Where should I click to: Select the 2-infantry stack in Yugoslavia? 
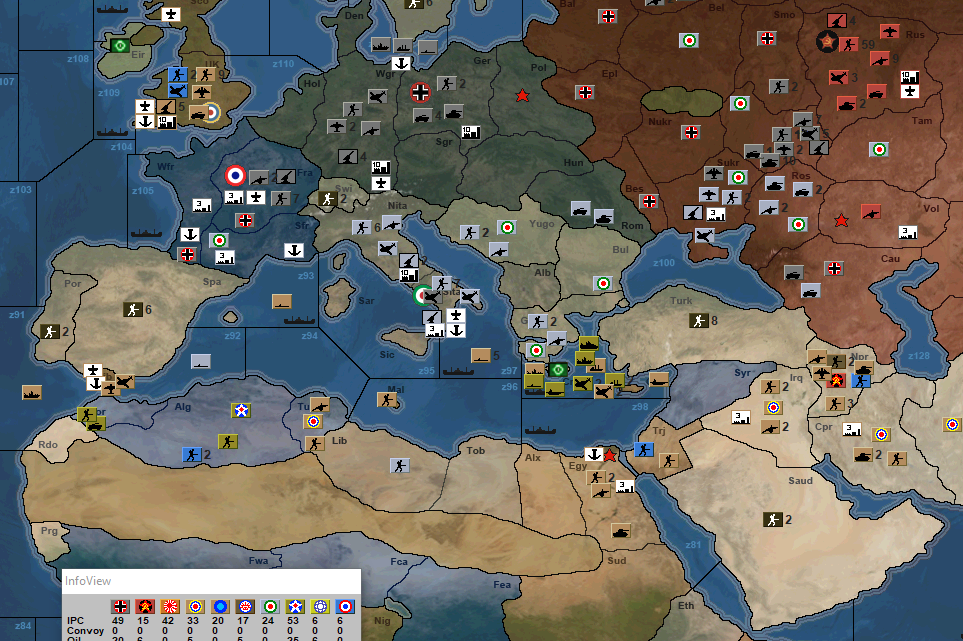(x=470, y=232)
